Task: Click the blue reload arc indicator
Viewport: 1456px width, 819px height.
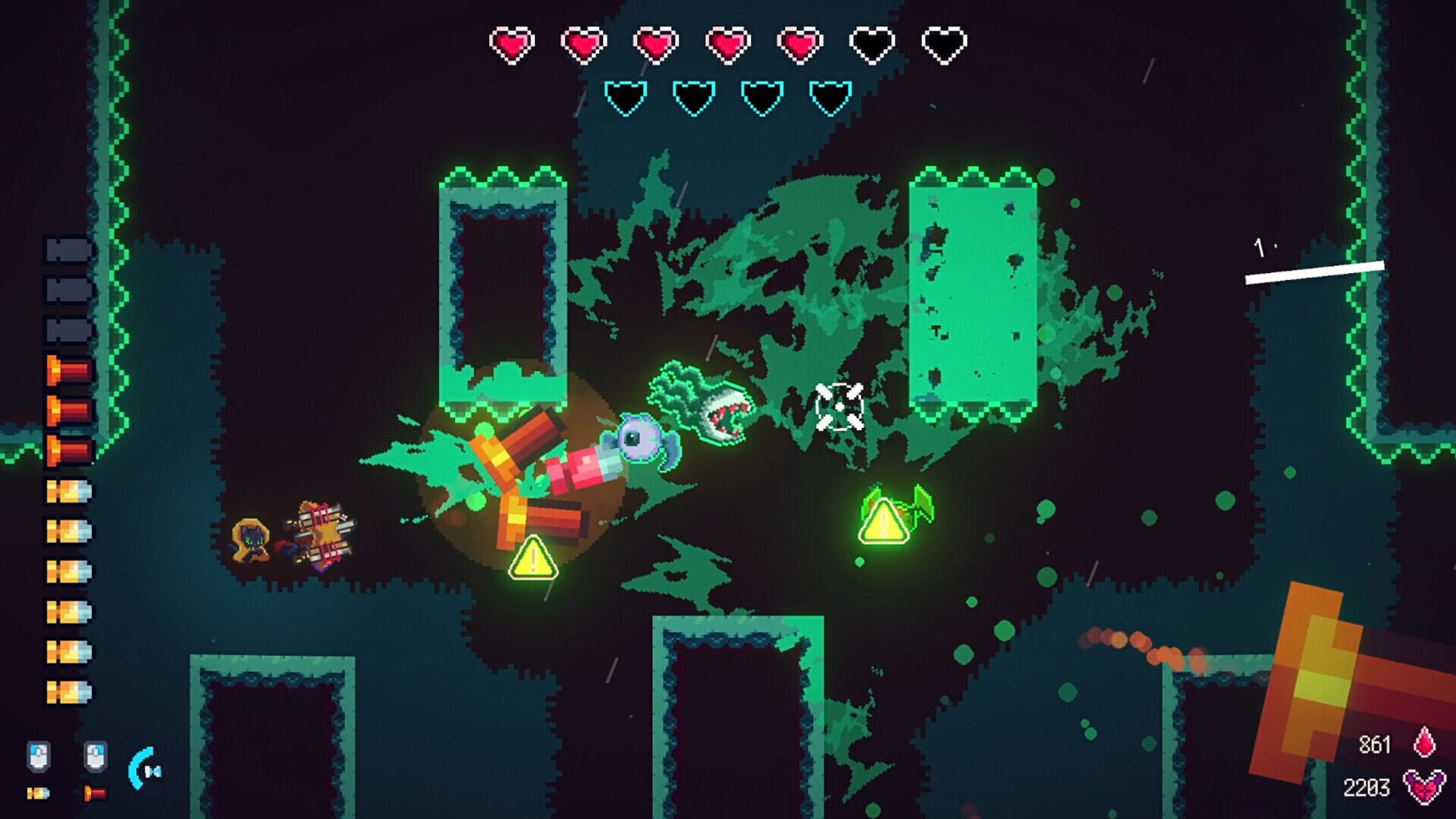Action: click(138, 768)
